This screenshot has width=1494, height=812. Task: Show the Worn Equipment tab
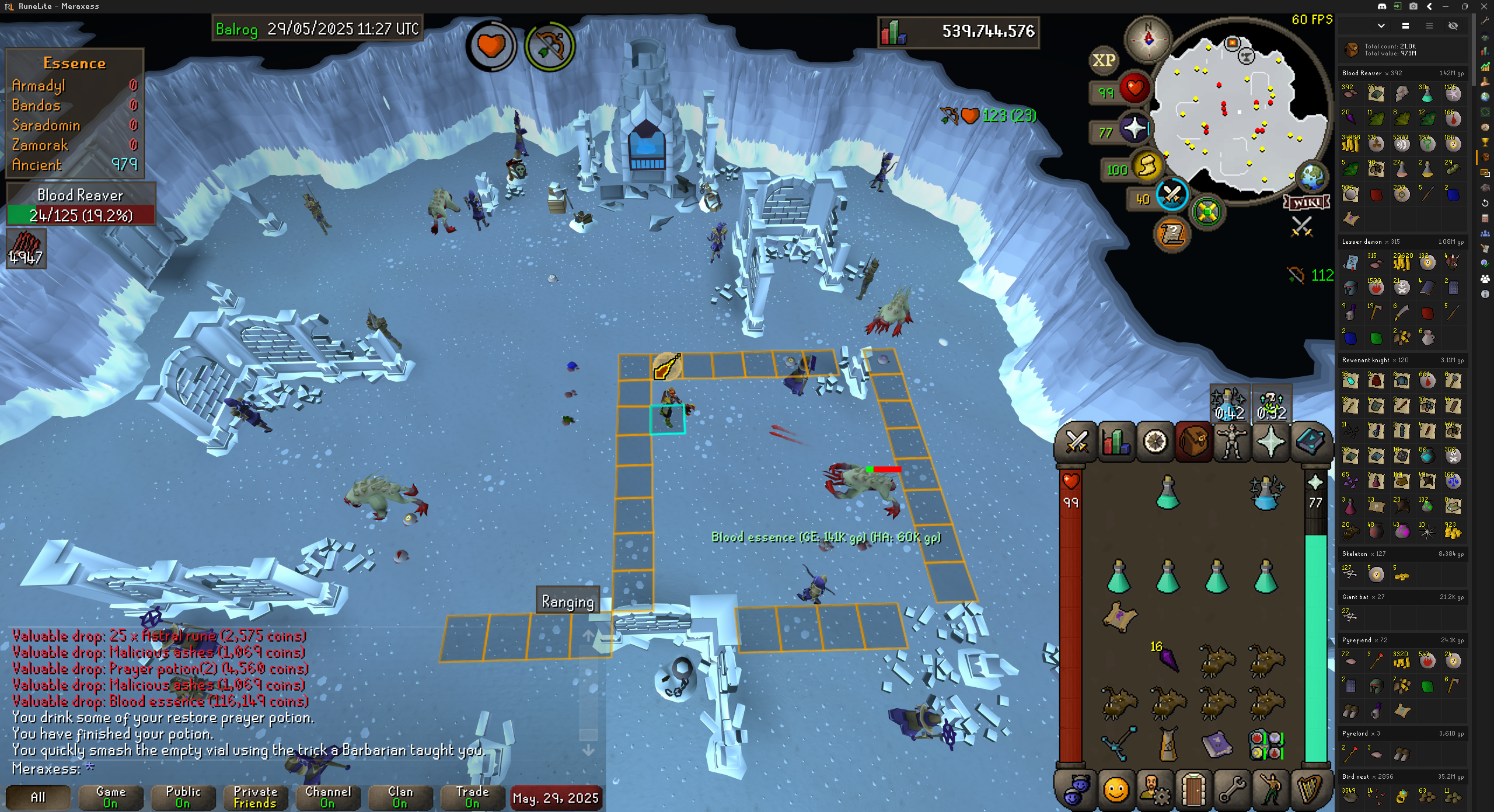1232,442
